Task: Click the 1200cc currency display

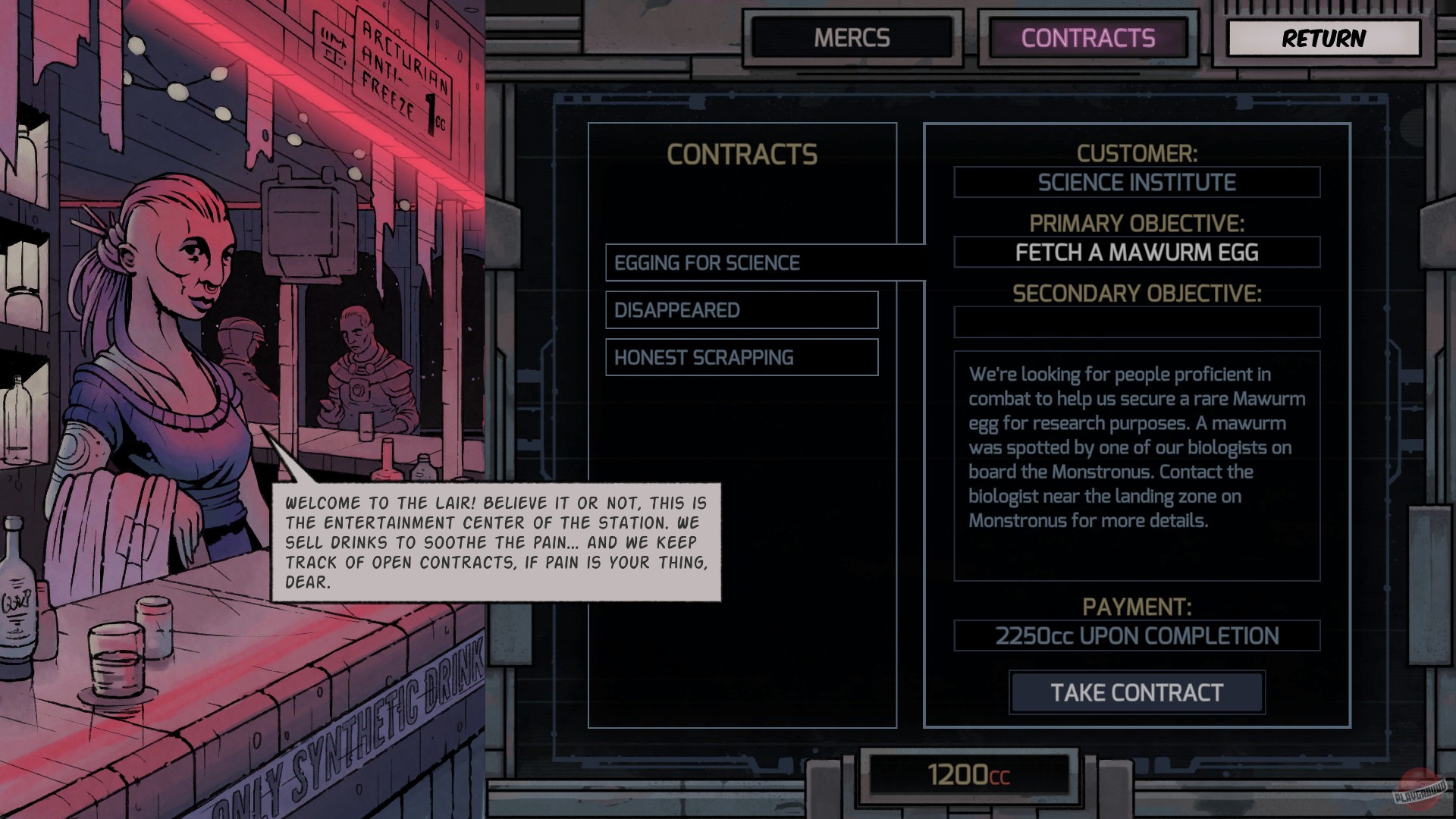Action: tap(969, 774)
